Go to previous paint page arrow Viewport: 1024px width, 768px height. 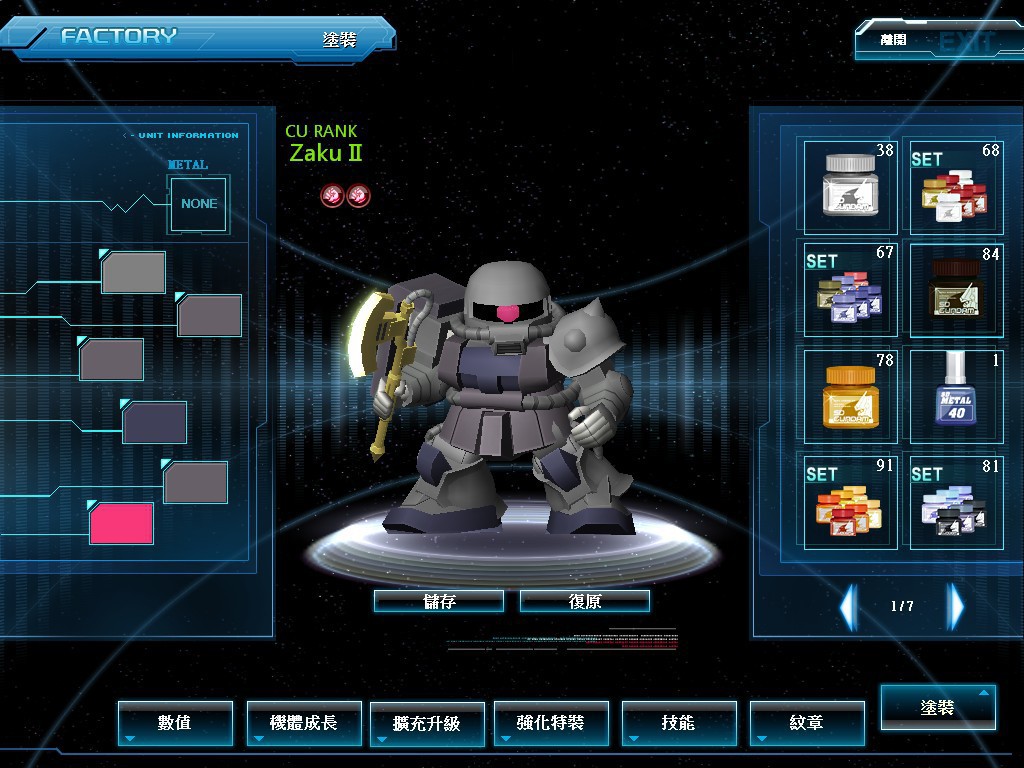(x=848, y=606)
